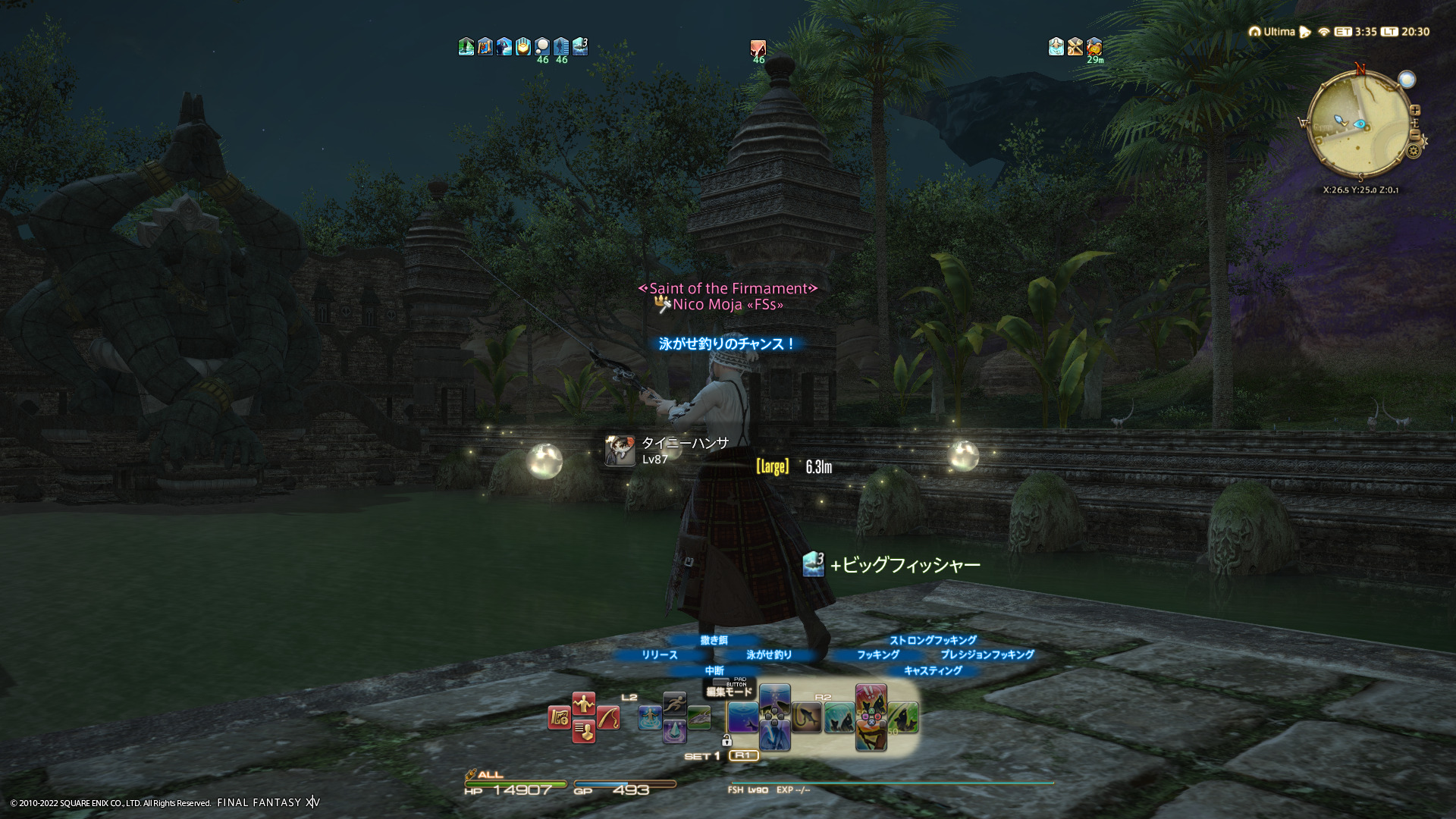This screenshot has height=819, width=1456.
Task: Inspect the Big Fisher stack-3 status icon
Action: pyautogui.click(x=580, y=47)
